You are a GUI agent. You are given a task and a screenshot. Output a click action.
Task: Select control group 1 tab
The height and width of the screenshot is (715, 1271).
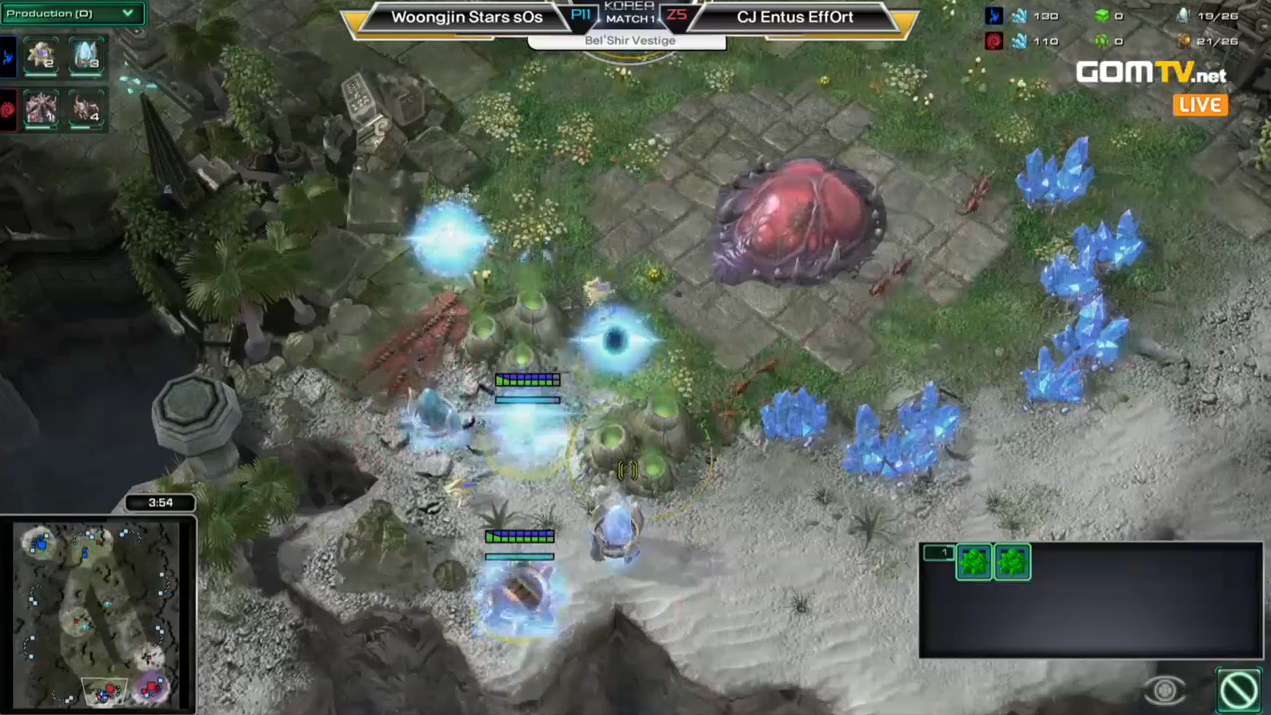point(938,553)
